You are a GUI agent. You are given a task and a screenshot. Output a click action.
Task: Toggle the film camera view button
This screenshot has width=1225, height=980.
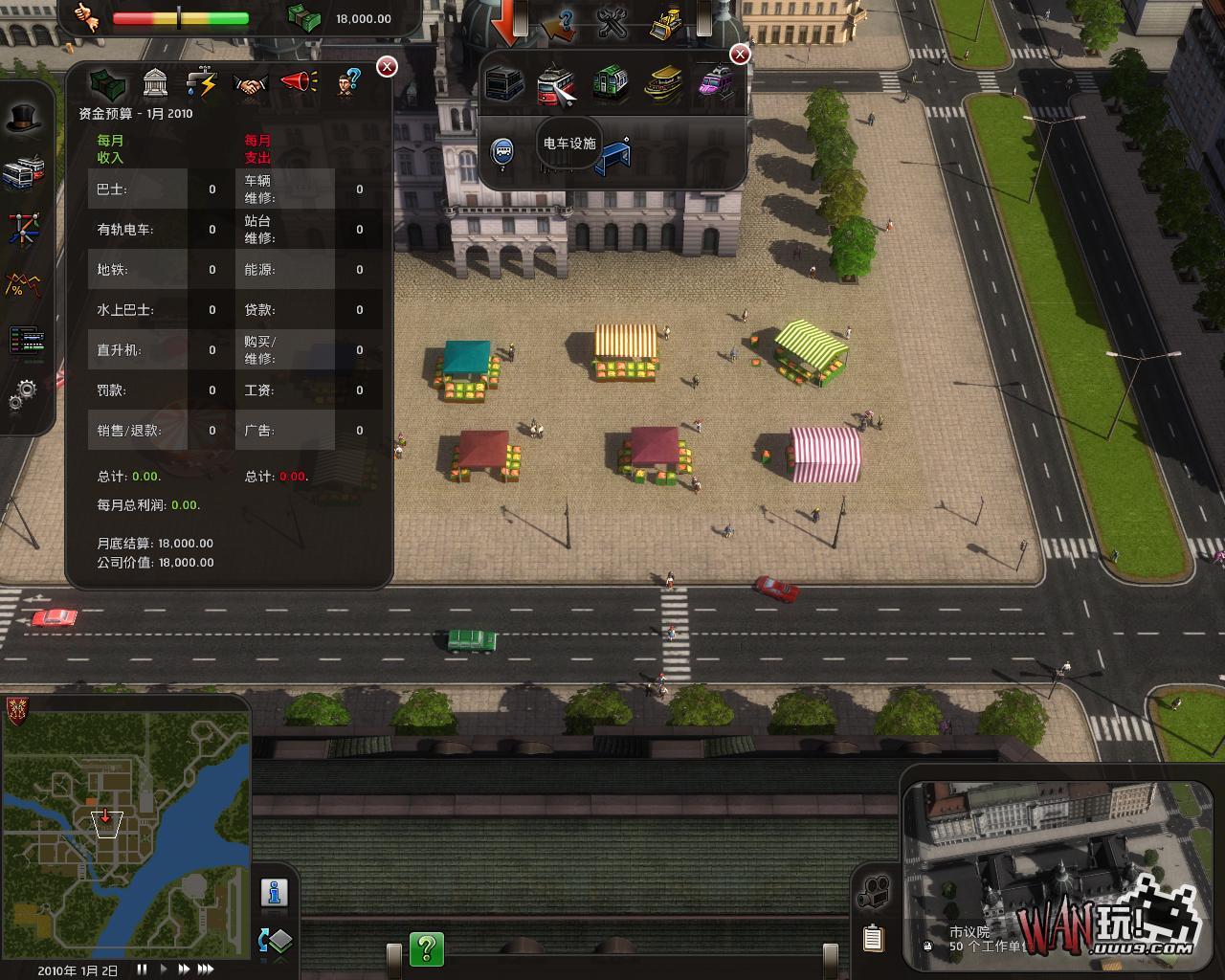[x=873, y=893]
